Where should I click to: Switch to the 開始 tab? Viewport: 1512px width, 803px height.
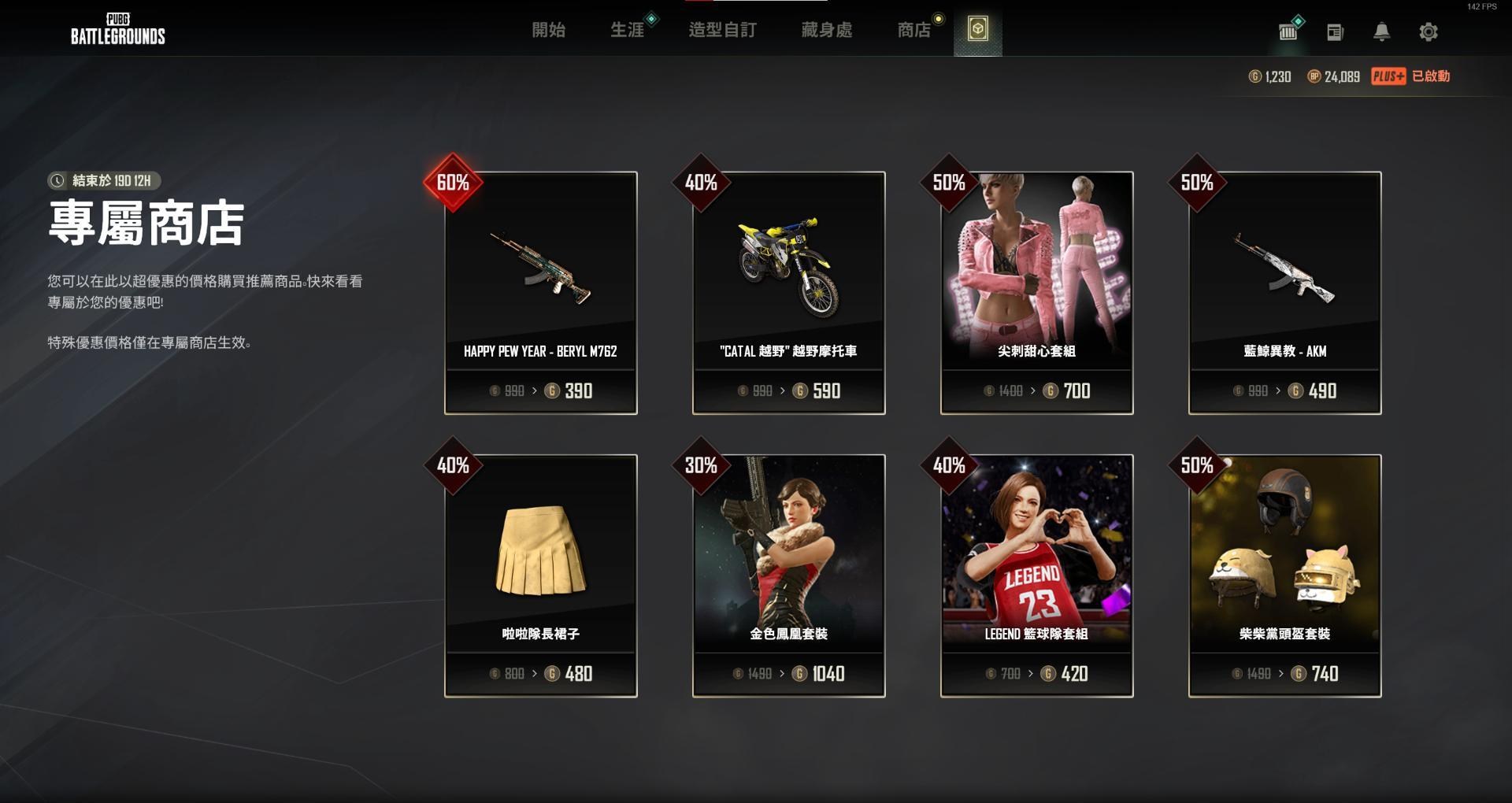coord(551,30)
